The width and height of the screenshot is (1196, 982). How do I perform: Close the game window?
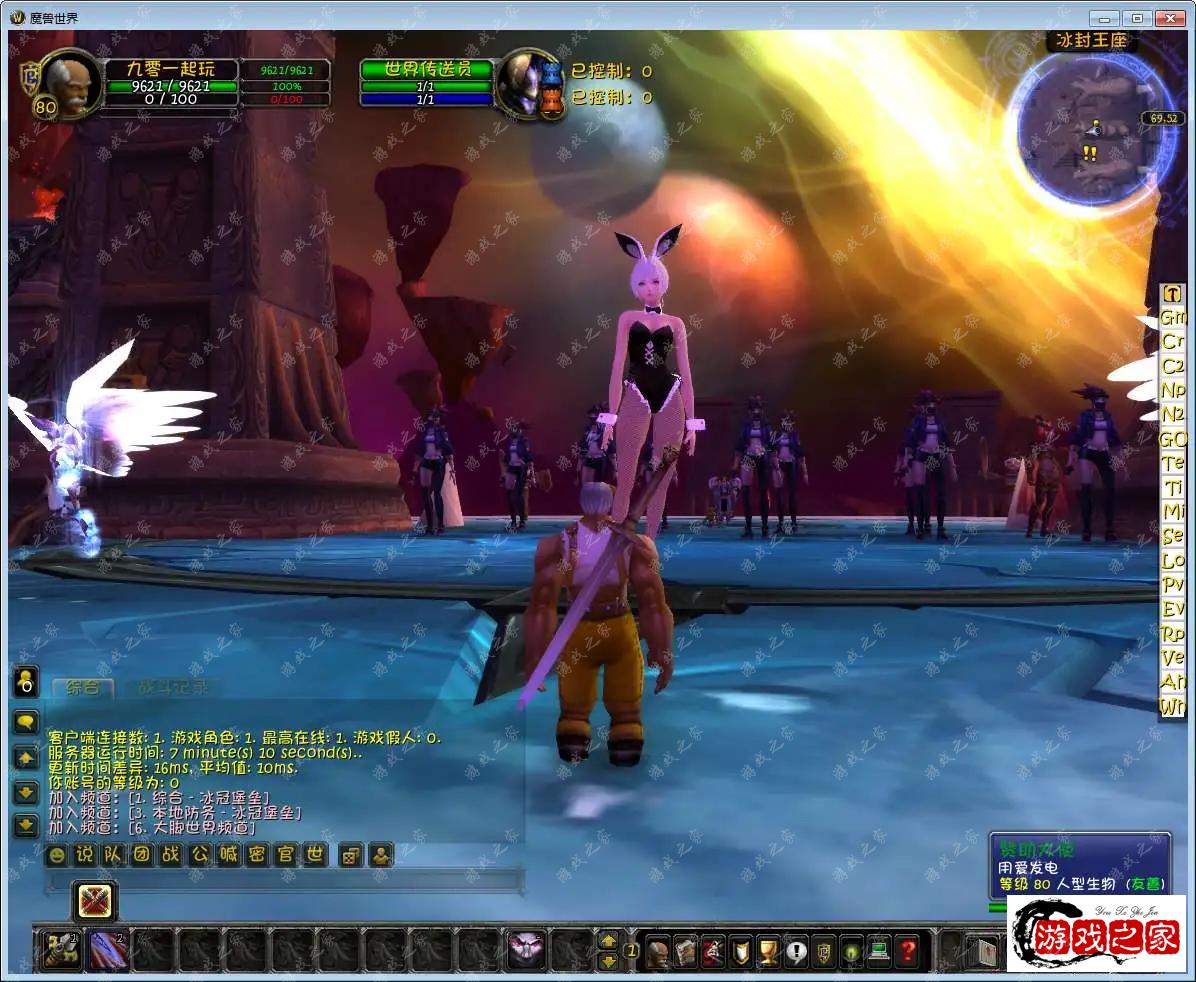[x=1169, y=17]
